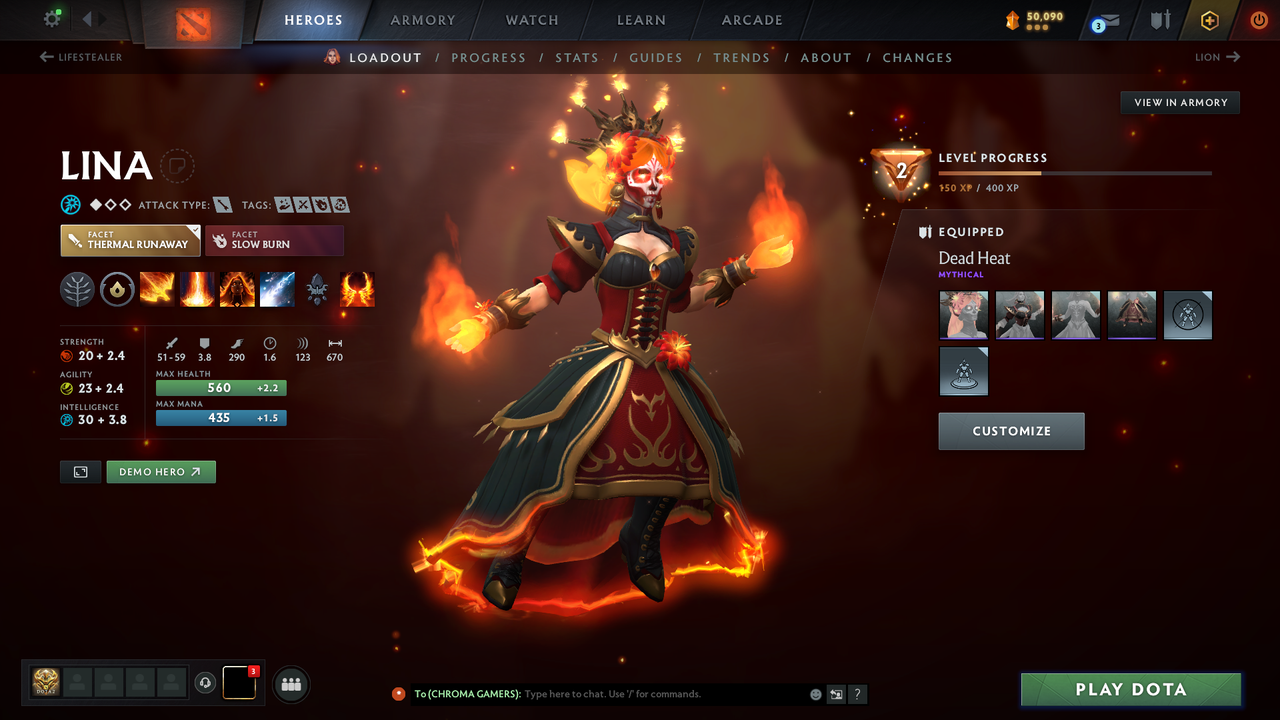The height and width of the screenshot is (720, 1280).
Task: Switch to the Slow Burn facet
Action: pyautogui.click(x=274, y=240)
